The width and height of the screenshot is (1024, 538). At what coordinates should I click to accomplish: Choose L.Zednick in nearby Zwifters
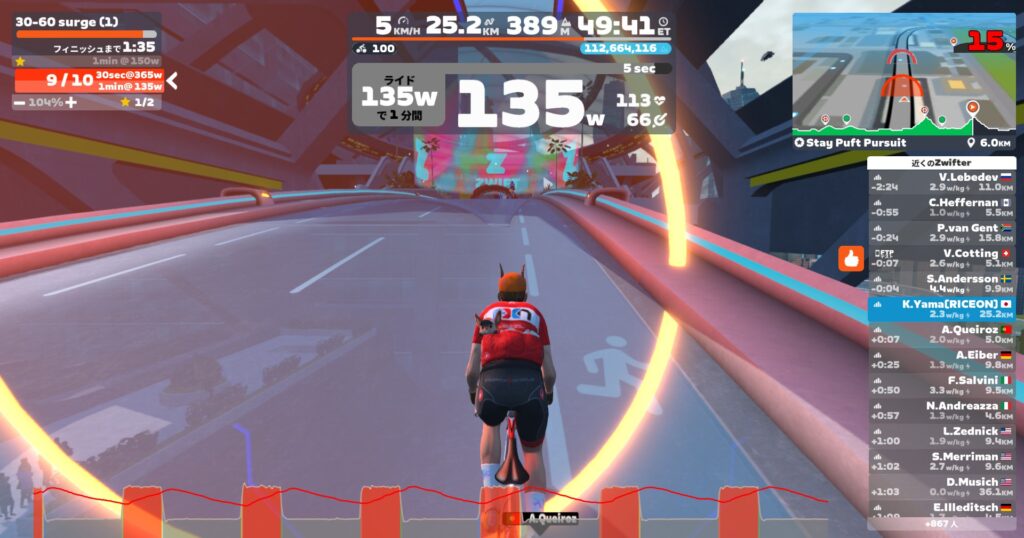click(941, 436)
